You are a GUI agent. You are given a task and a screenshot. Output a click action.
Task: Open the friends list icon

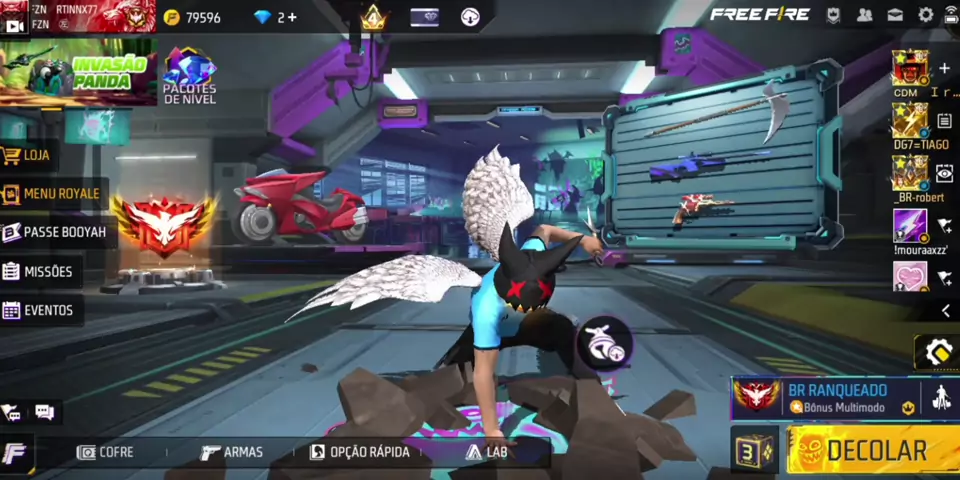point(865,15)
